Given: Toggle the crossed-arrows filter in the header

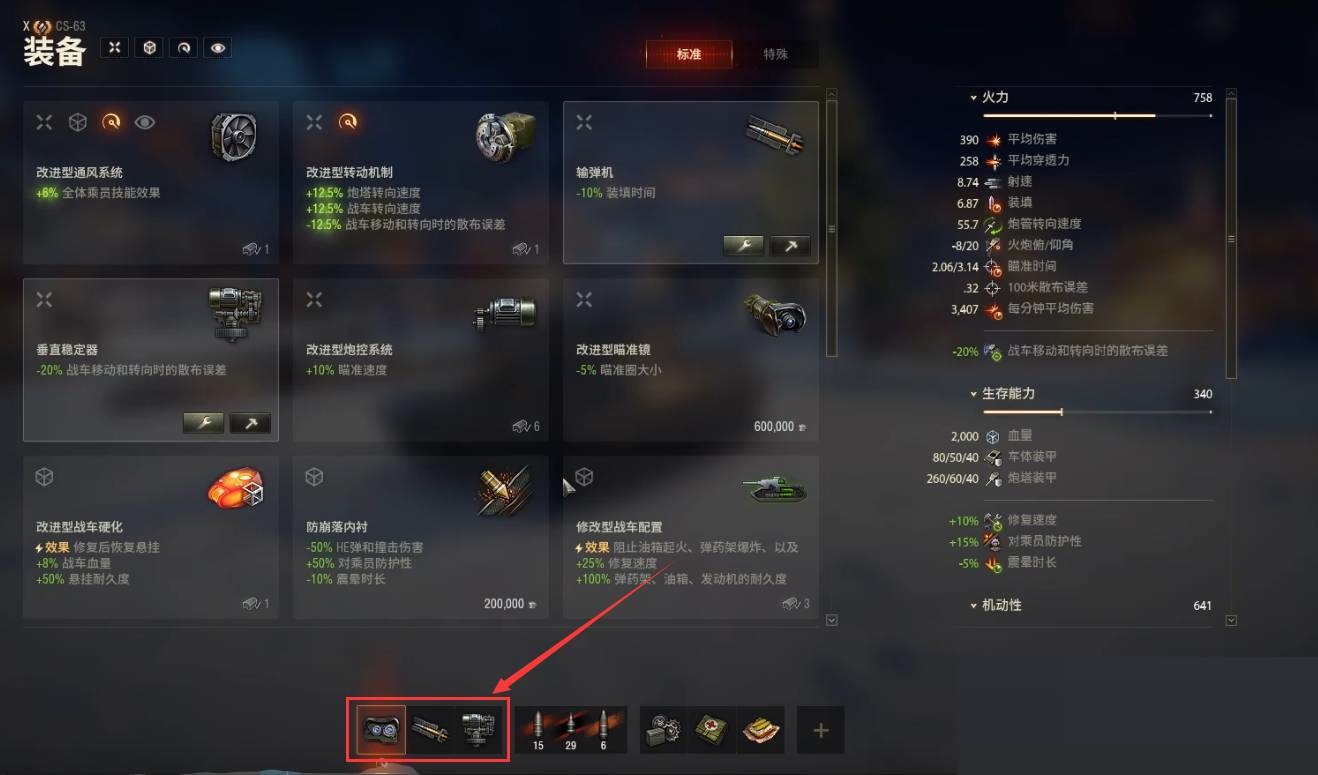Looking at the screenshot, I should pos(115,47).
